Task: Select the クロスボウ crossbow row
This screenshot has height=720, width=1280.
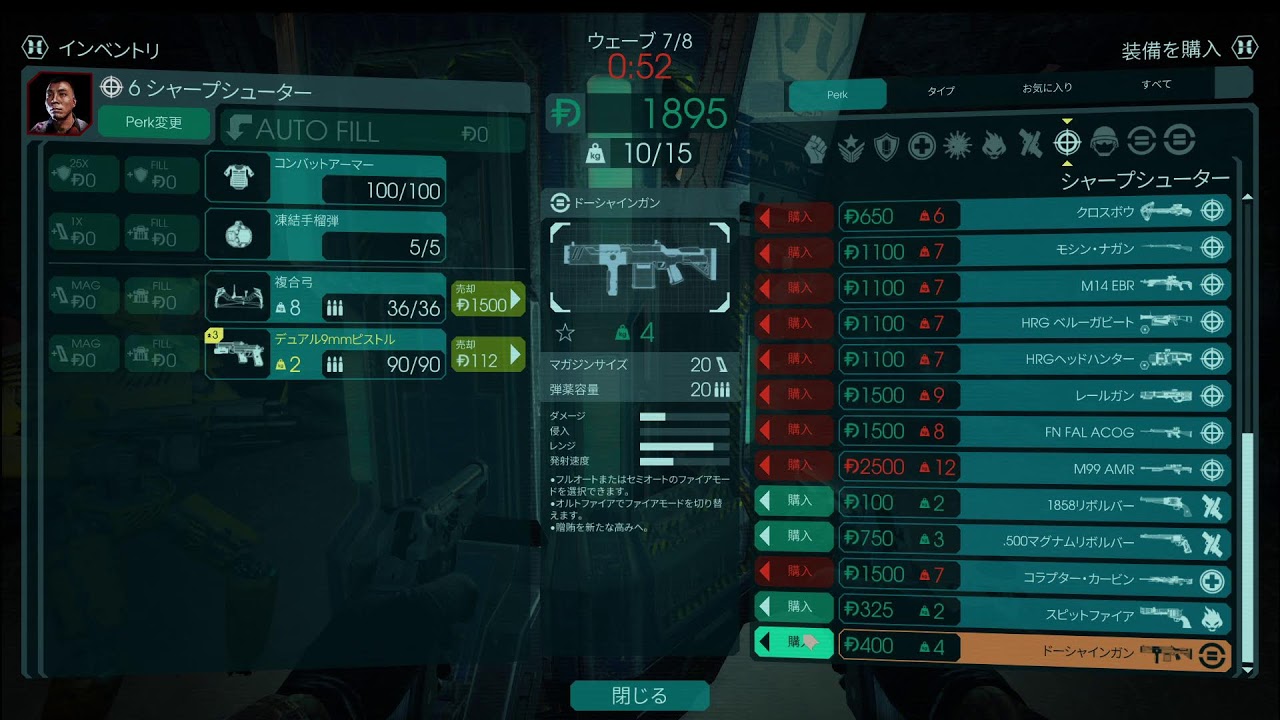Action: [x=1034, y=214]
